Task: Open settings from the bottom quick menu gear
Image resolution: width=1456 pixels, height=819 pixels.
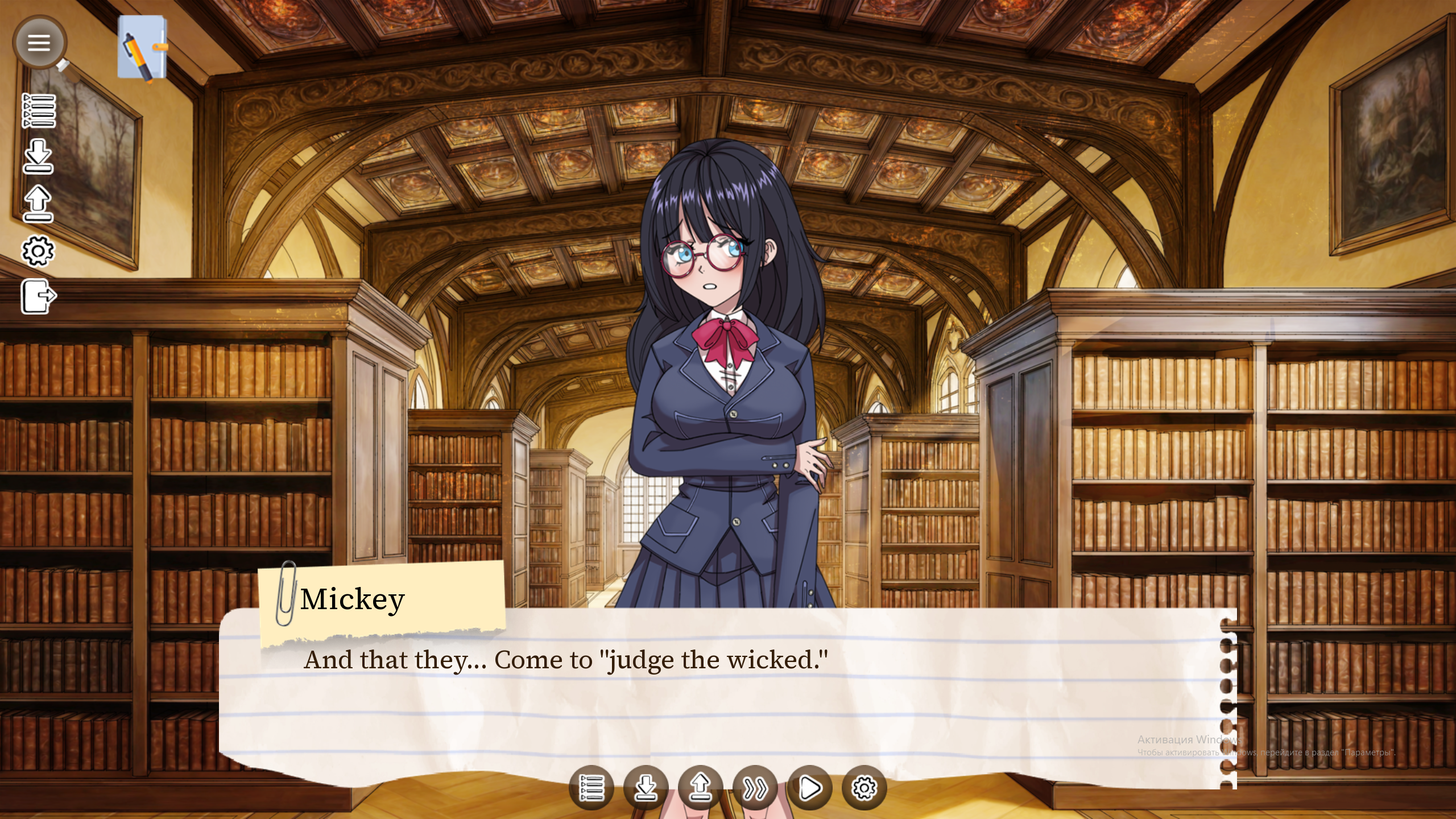Action: pyautogui.click(x=864, y=788)
